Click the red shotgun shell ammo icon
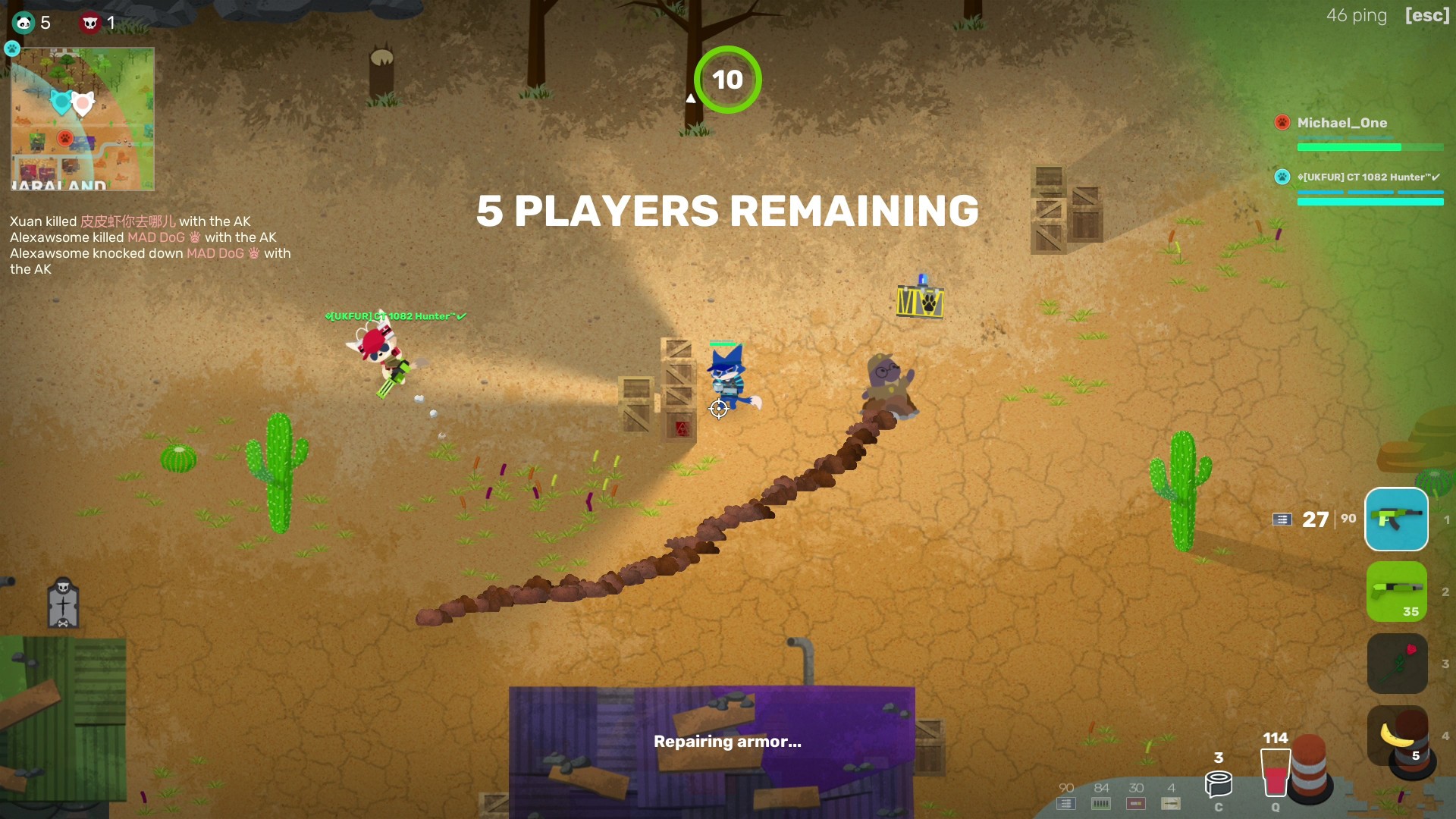1456x819 pixels. (x=1136, y=803)
